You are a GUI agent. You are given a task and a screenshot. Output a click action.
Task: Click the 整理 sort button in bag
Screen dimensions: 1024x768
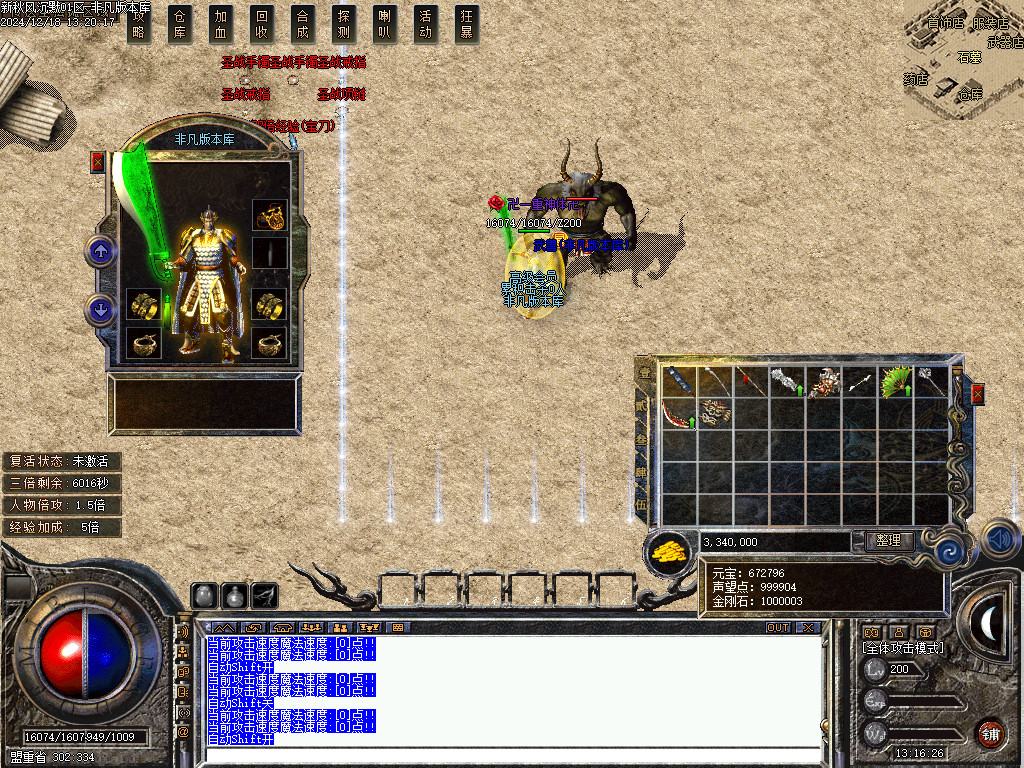[888, 541]
